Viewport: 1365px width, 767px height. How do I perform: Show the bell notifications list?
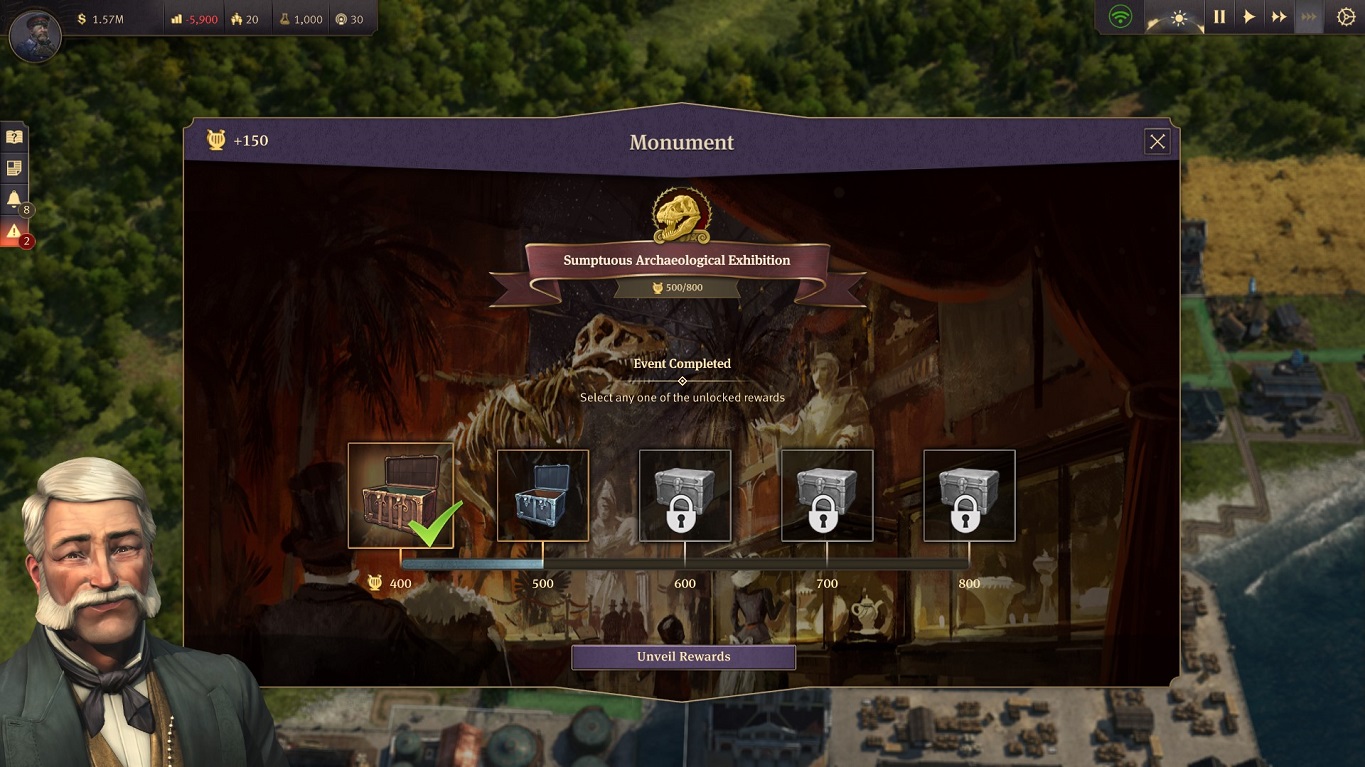(x=14, y=200)
